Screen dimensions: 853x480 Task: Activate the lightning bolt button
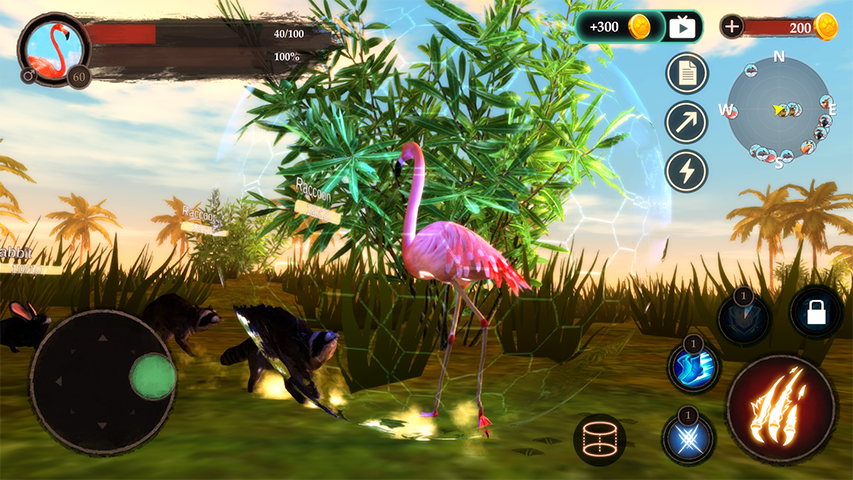click(x=686, y=171)
